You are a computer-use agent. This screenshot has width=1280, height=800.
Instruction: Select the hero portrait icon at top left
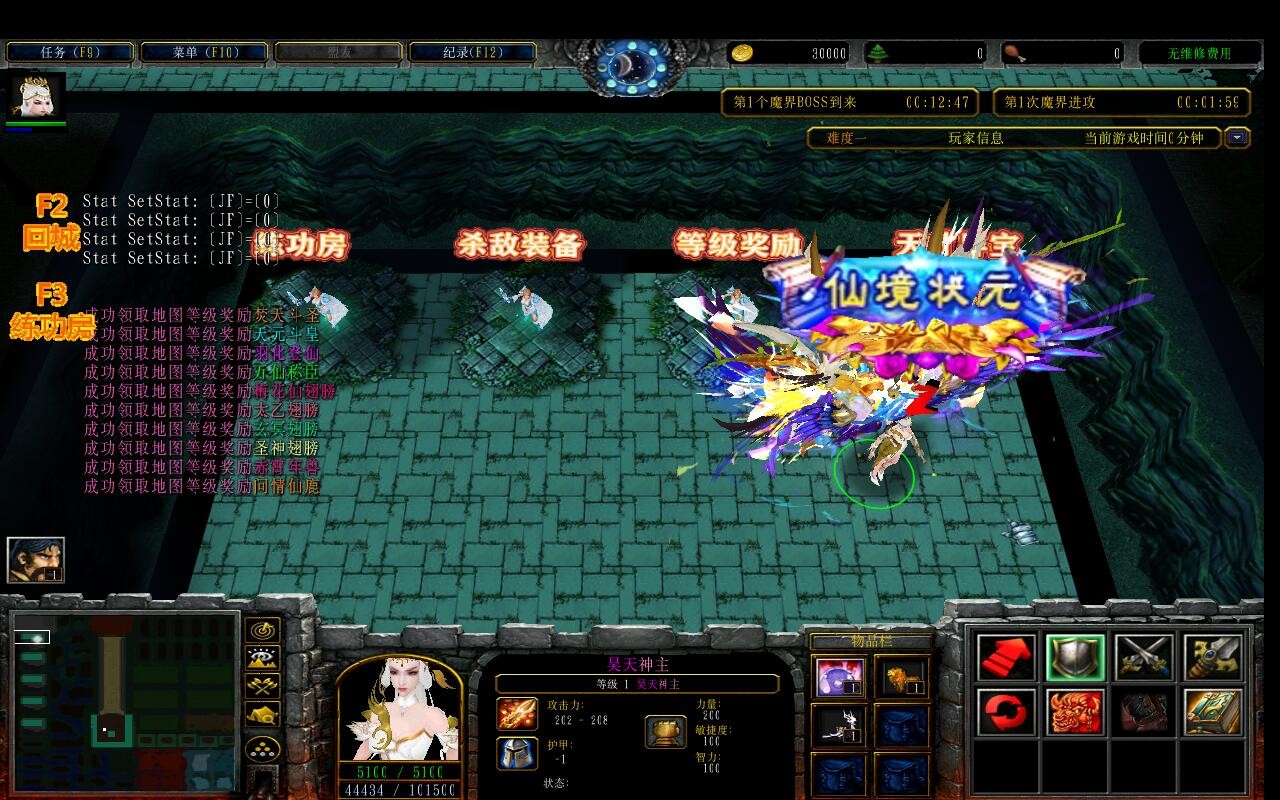37,96
